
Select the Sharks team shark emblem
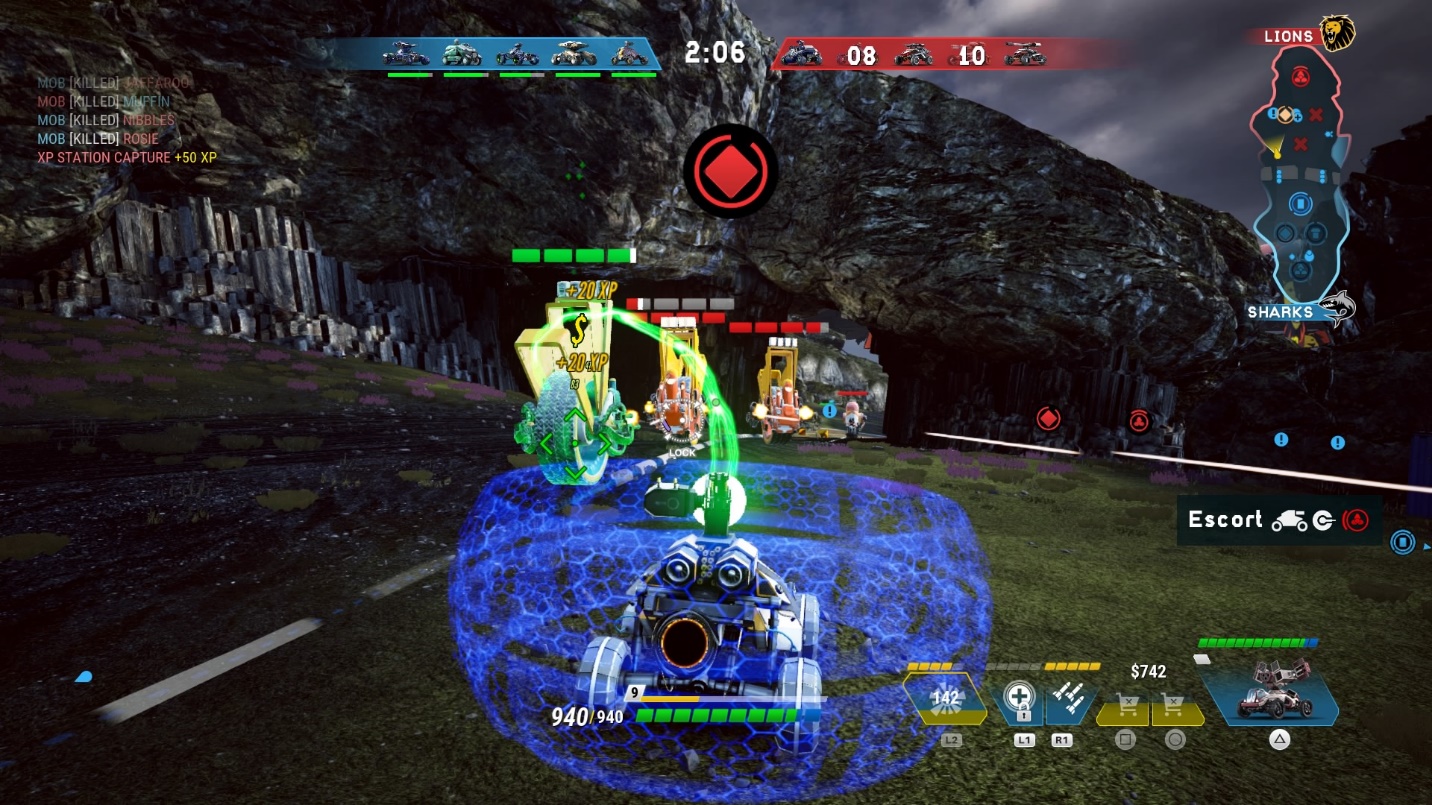(x=1336, y=308)
